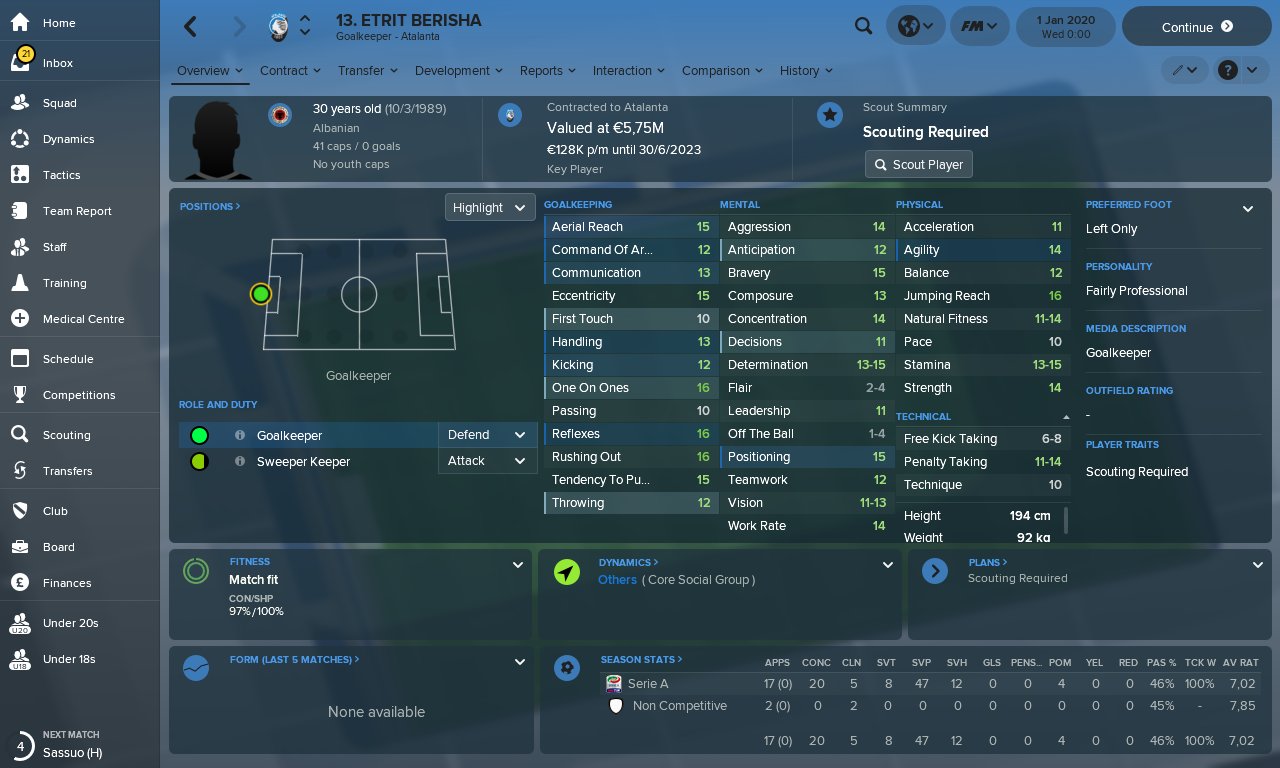Open the Development tab menu
This screenshot has width=1280, height=768.
(459, 71)
